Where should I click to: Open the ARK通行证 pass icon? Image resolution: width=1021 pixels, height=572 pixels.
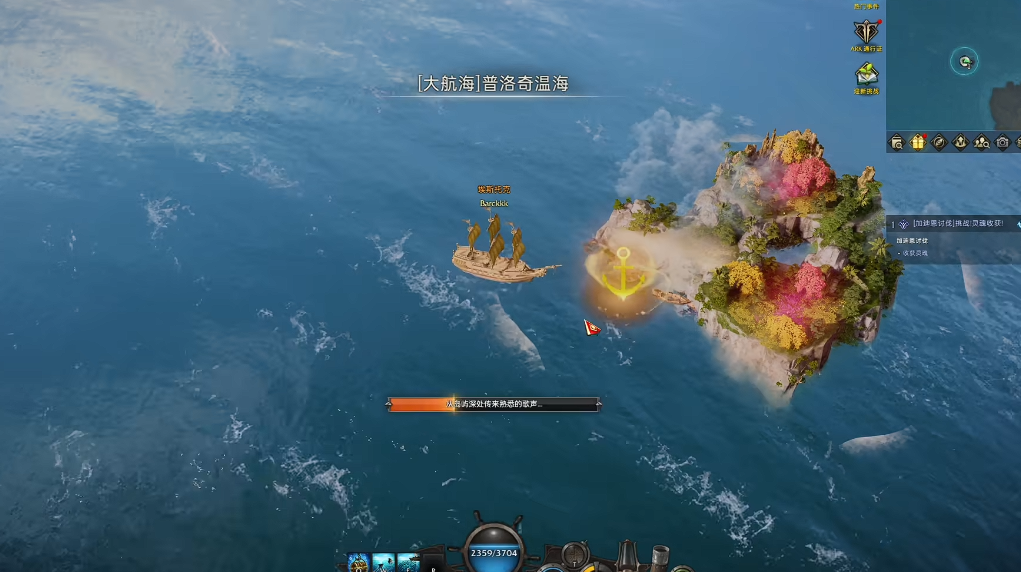coord(866,32)
